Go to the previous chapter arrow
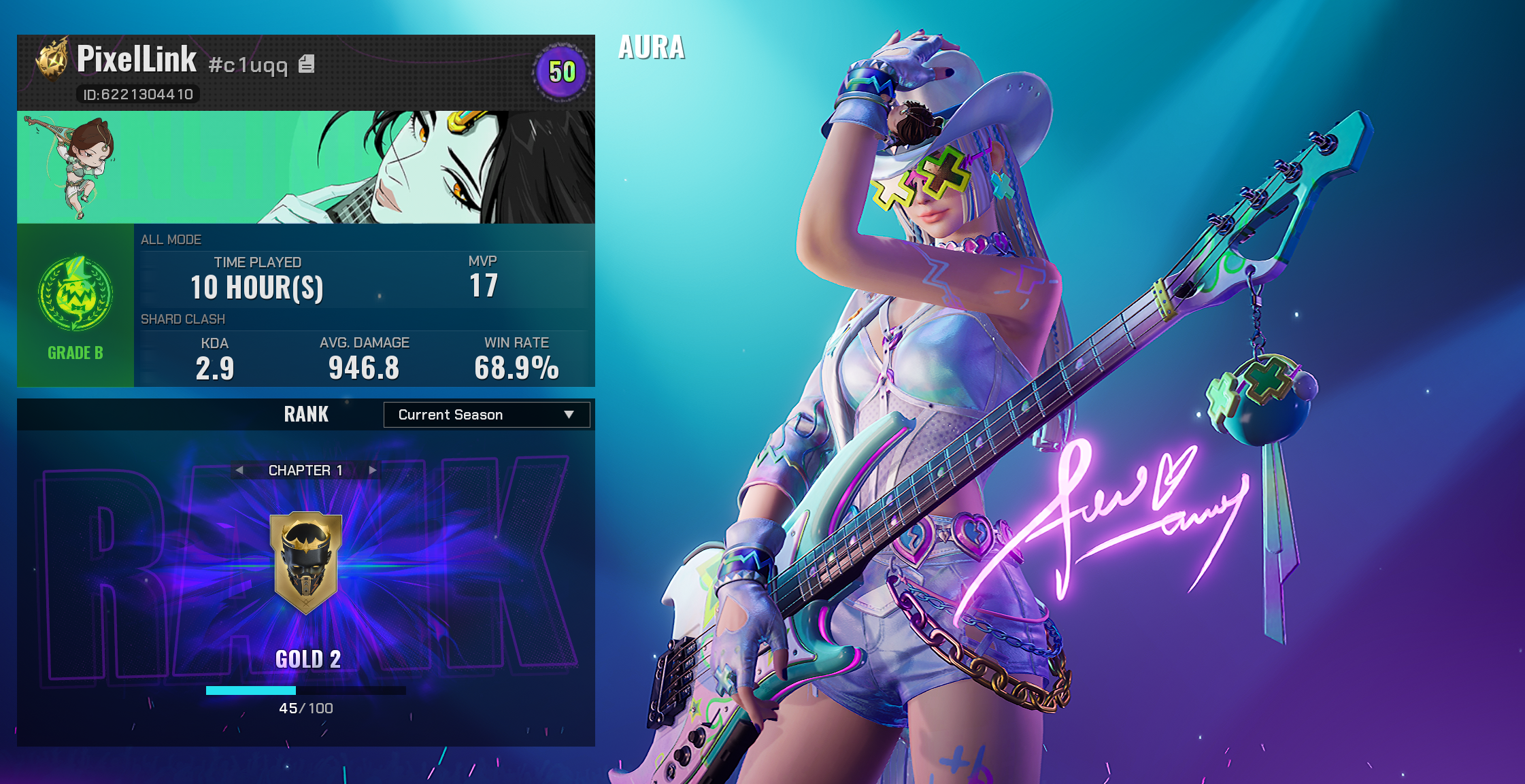 [x=239, y=470]
